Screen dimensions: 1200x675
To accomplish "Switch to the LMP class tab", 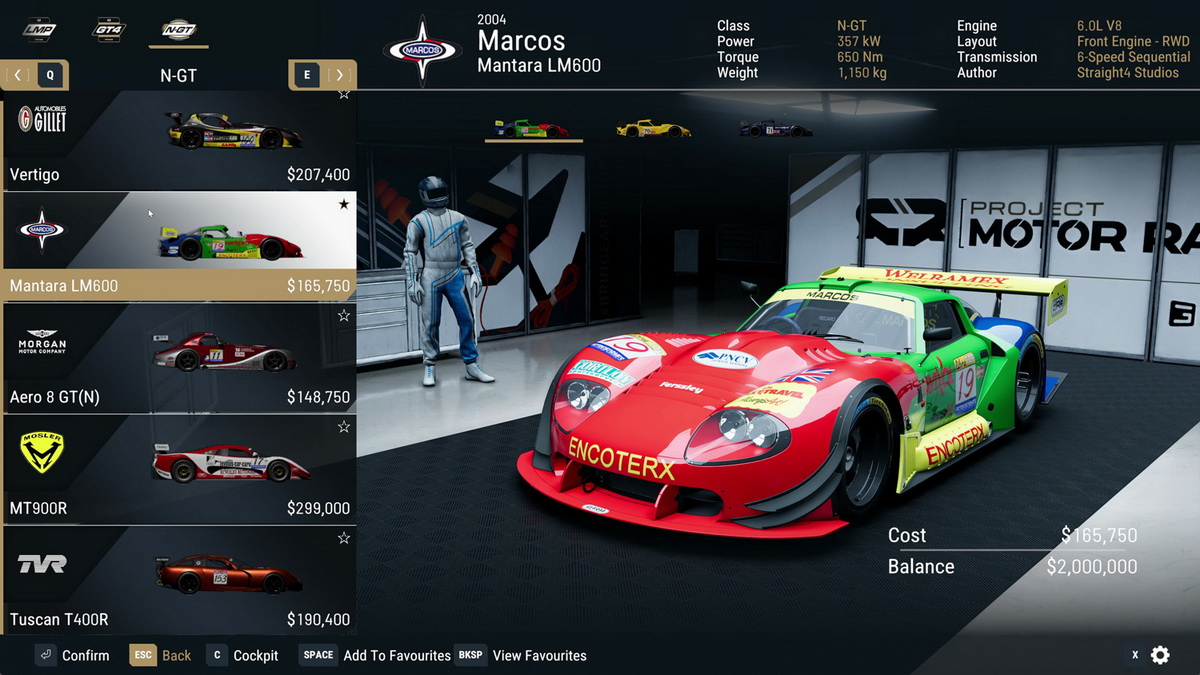I will [x=39, y=30].
